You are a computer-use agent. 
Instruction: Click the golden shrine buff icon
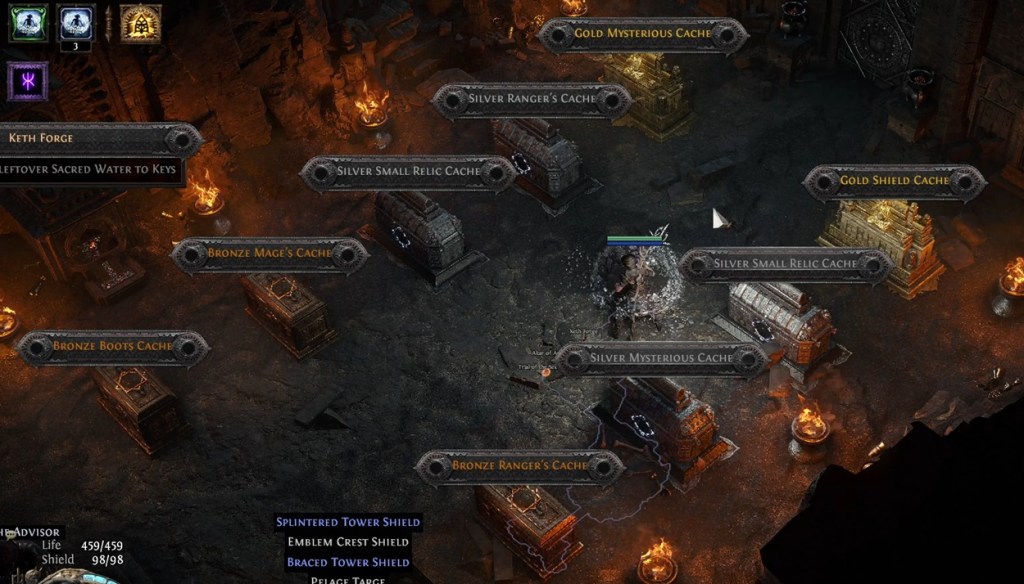point(140,23)
